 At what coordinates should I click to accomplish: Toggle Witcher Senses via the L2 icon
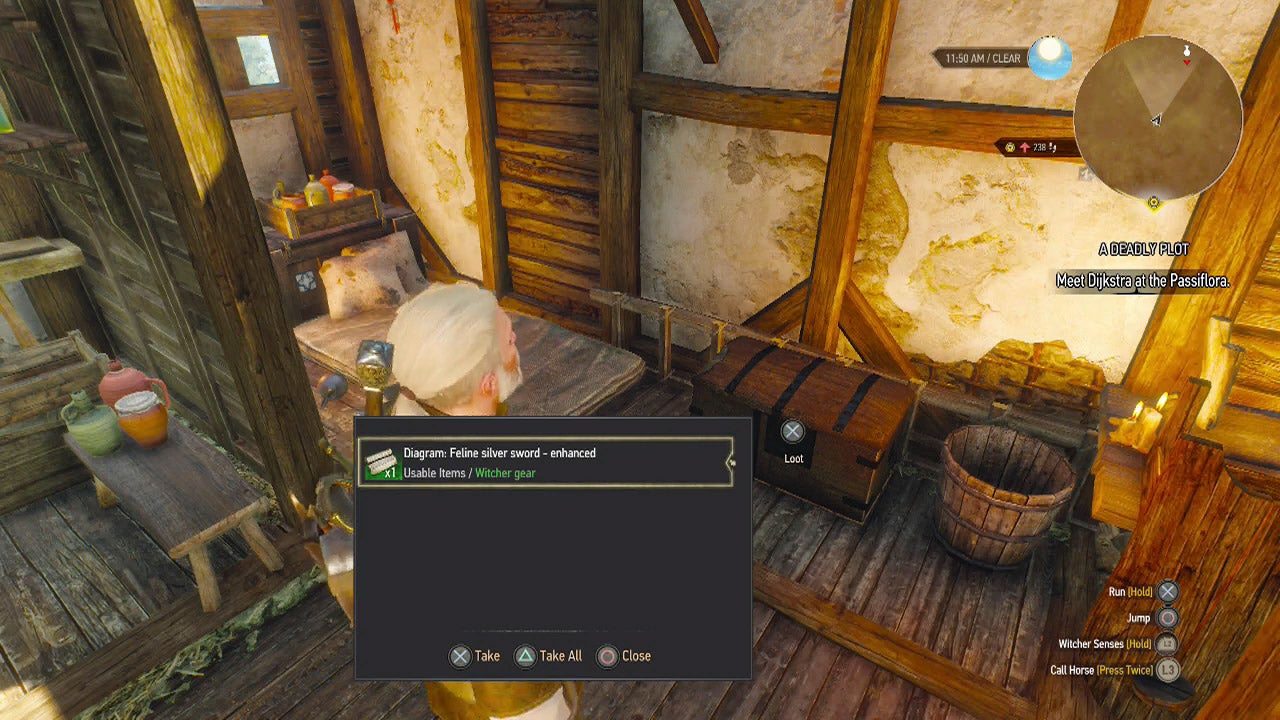tap(1166, 644)
